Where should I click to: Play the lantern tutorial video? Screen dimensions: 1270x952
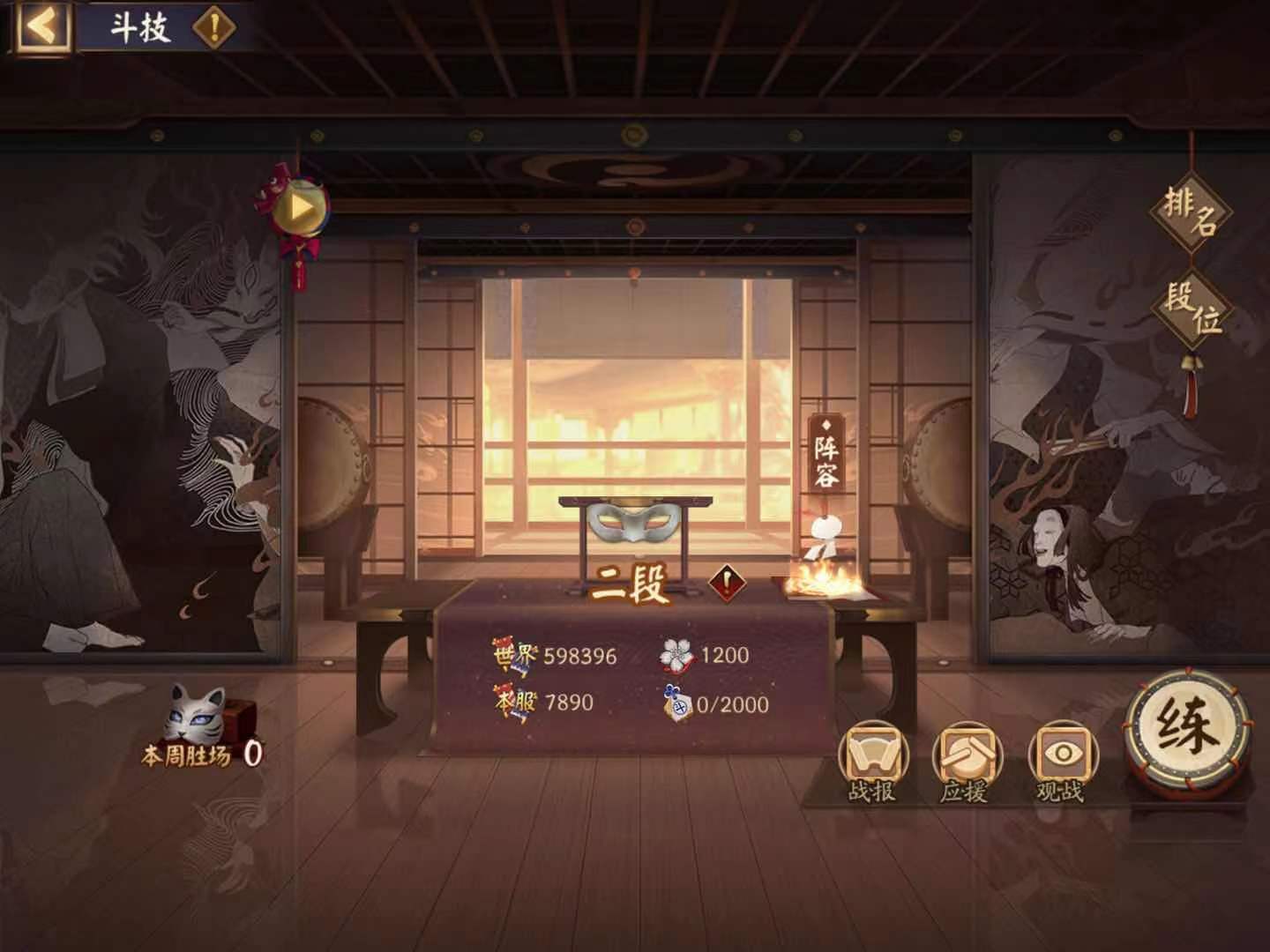pyautogui.click(x=300, y=207)
